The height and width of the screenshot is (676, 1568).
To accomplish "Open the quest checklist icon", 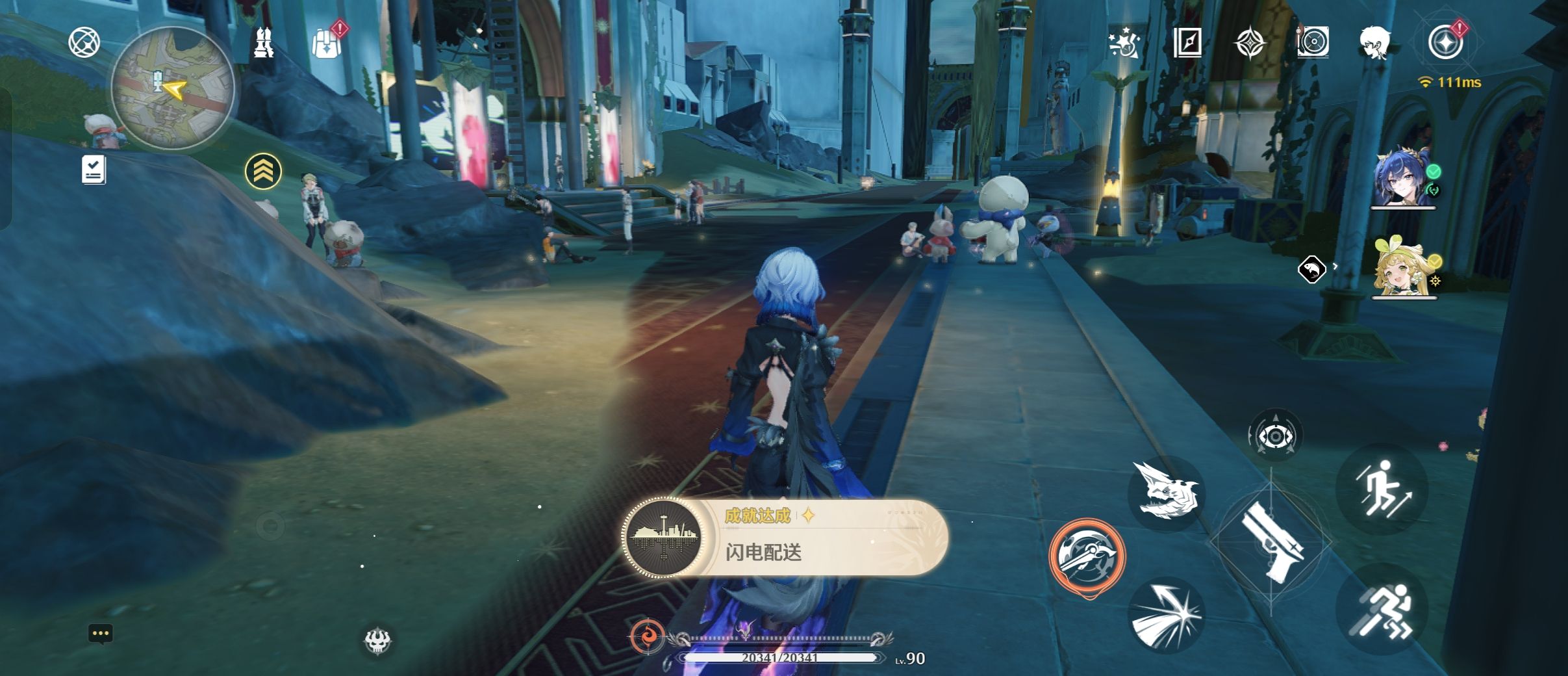I will (x=94, y=170).
